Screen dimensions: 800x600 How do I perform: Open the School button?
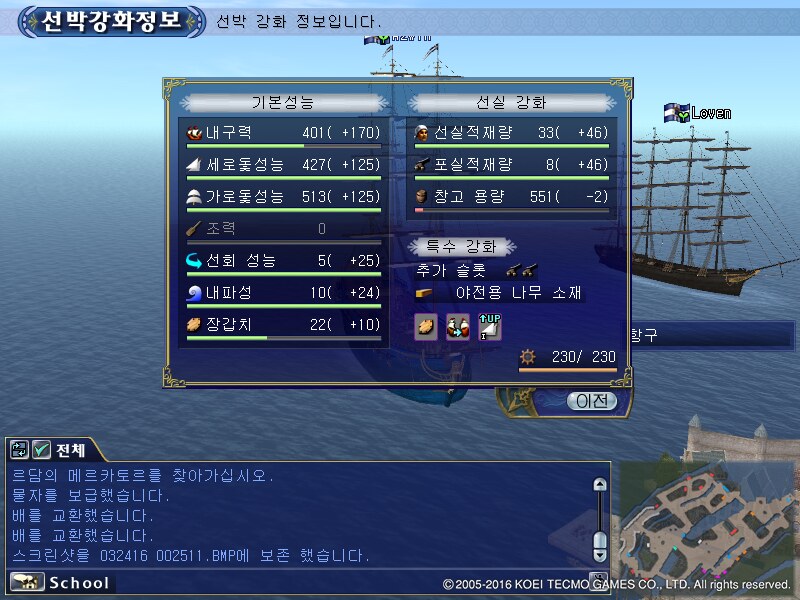62,582
